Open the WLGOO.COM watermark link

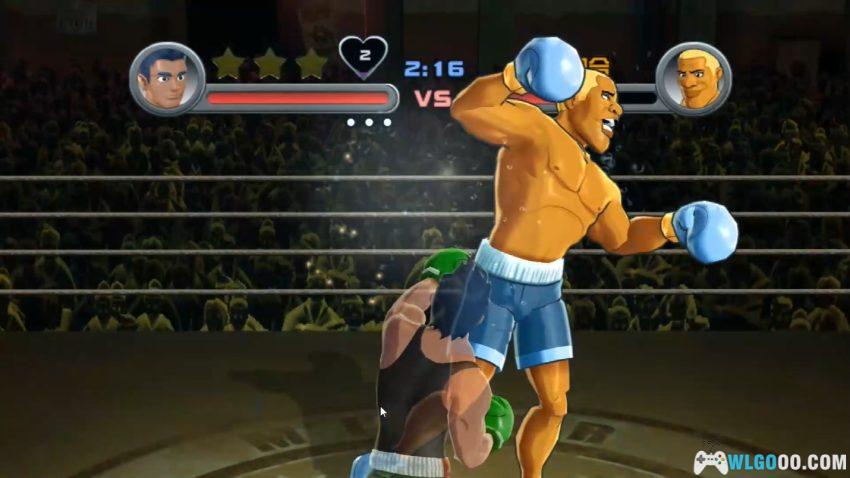770,462
